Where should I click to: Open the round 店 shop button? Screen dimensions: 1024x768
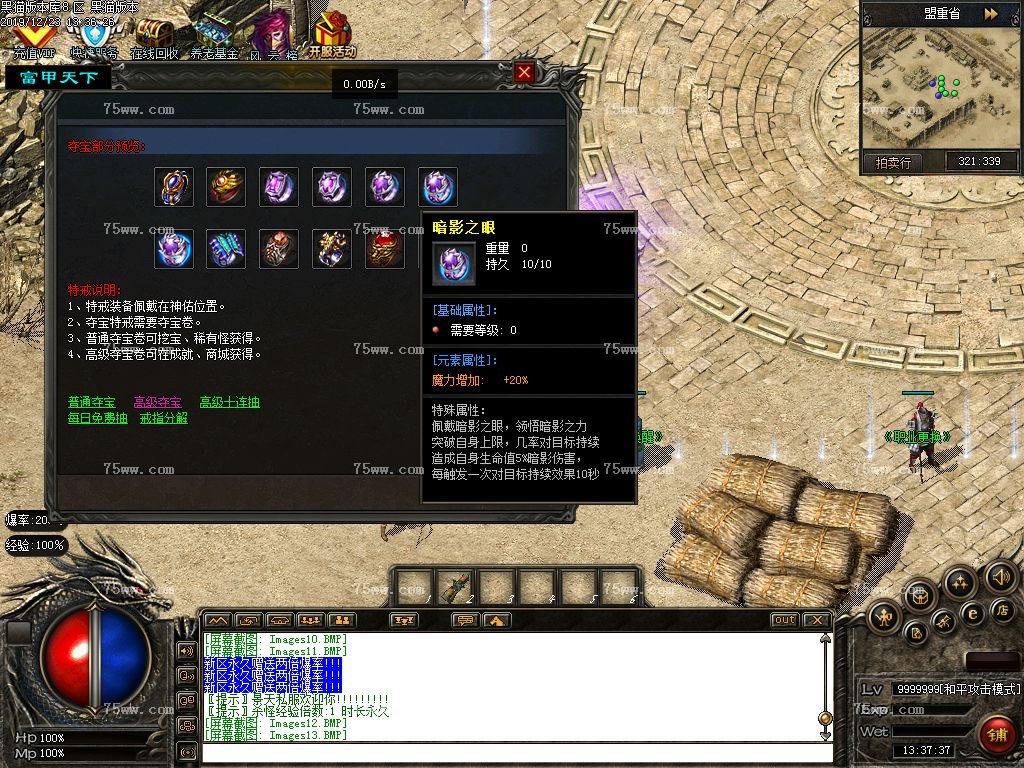tap(1001, 610)
